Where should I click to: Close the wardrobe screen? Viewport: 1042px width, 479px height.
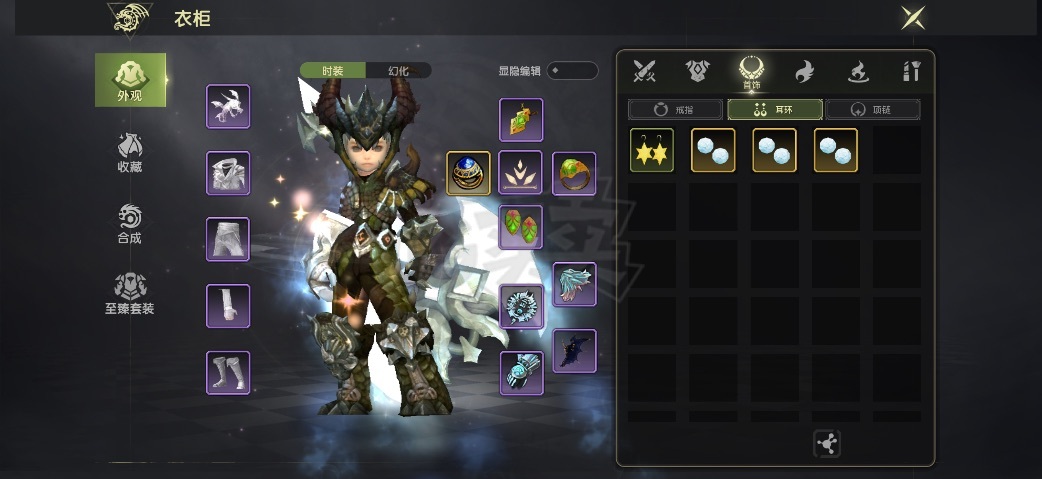(912, 18)
